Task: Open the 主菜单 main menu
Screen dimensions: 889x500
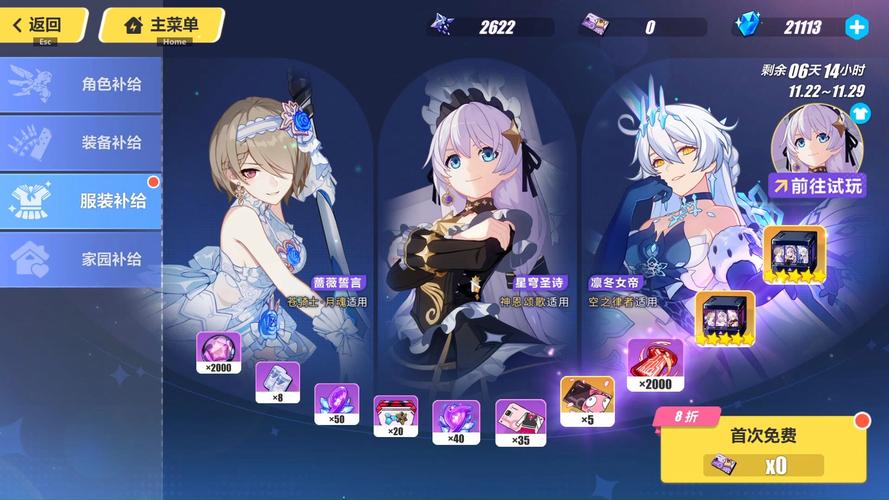Action: (x=158, y=24)
